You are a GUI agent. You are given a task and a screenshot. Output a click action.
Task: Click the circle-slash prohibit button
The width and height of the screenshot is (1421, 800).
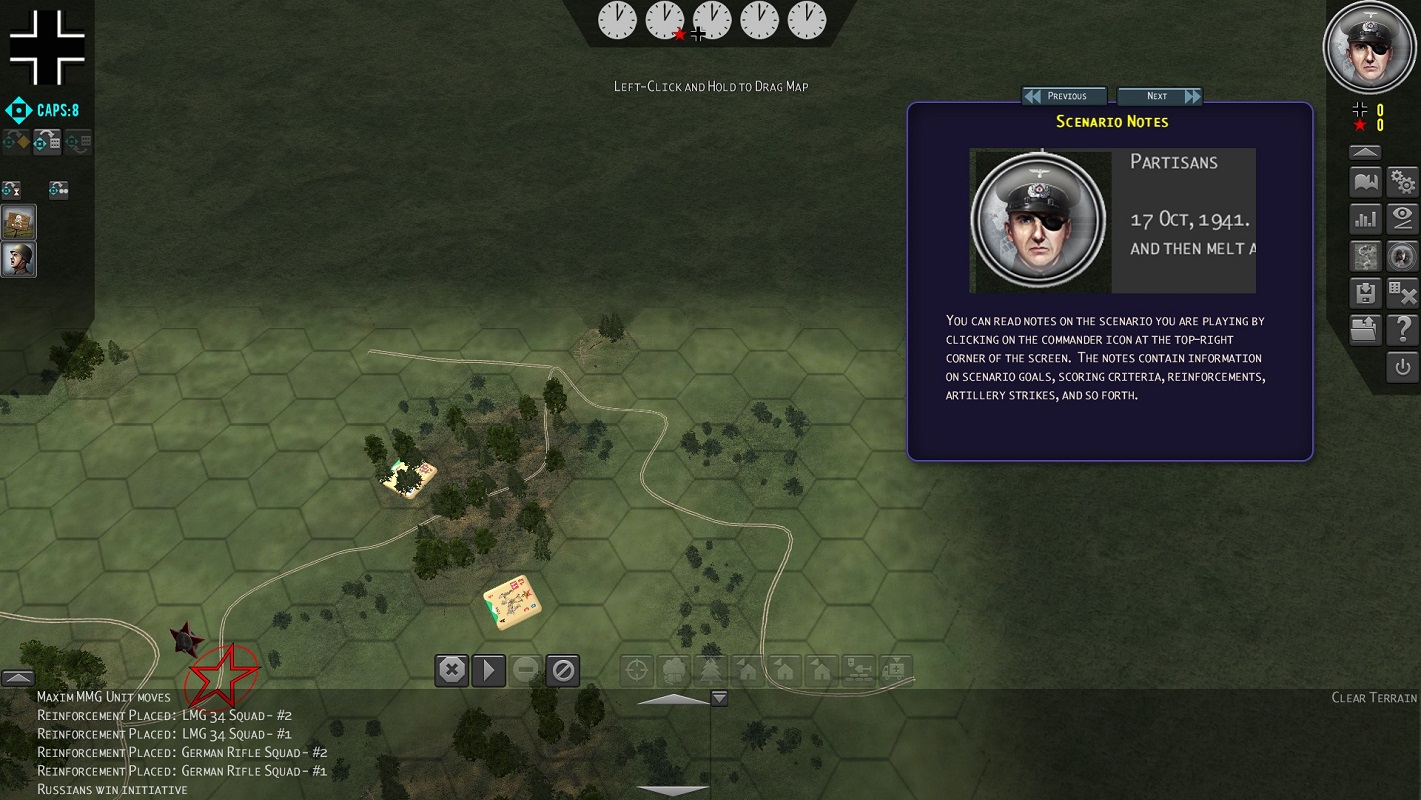pos(563,669)
